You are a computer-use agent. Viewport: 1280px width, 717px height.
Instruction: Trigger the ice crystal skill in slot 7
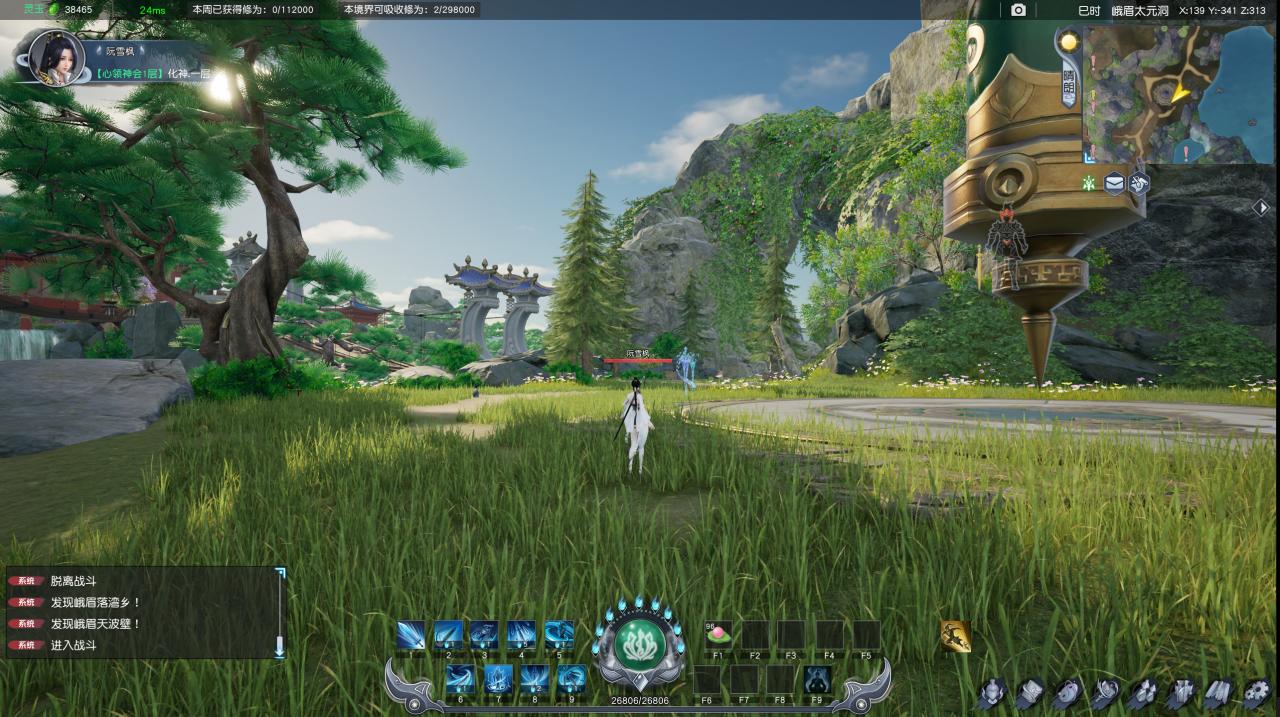[x=498, y=679]
